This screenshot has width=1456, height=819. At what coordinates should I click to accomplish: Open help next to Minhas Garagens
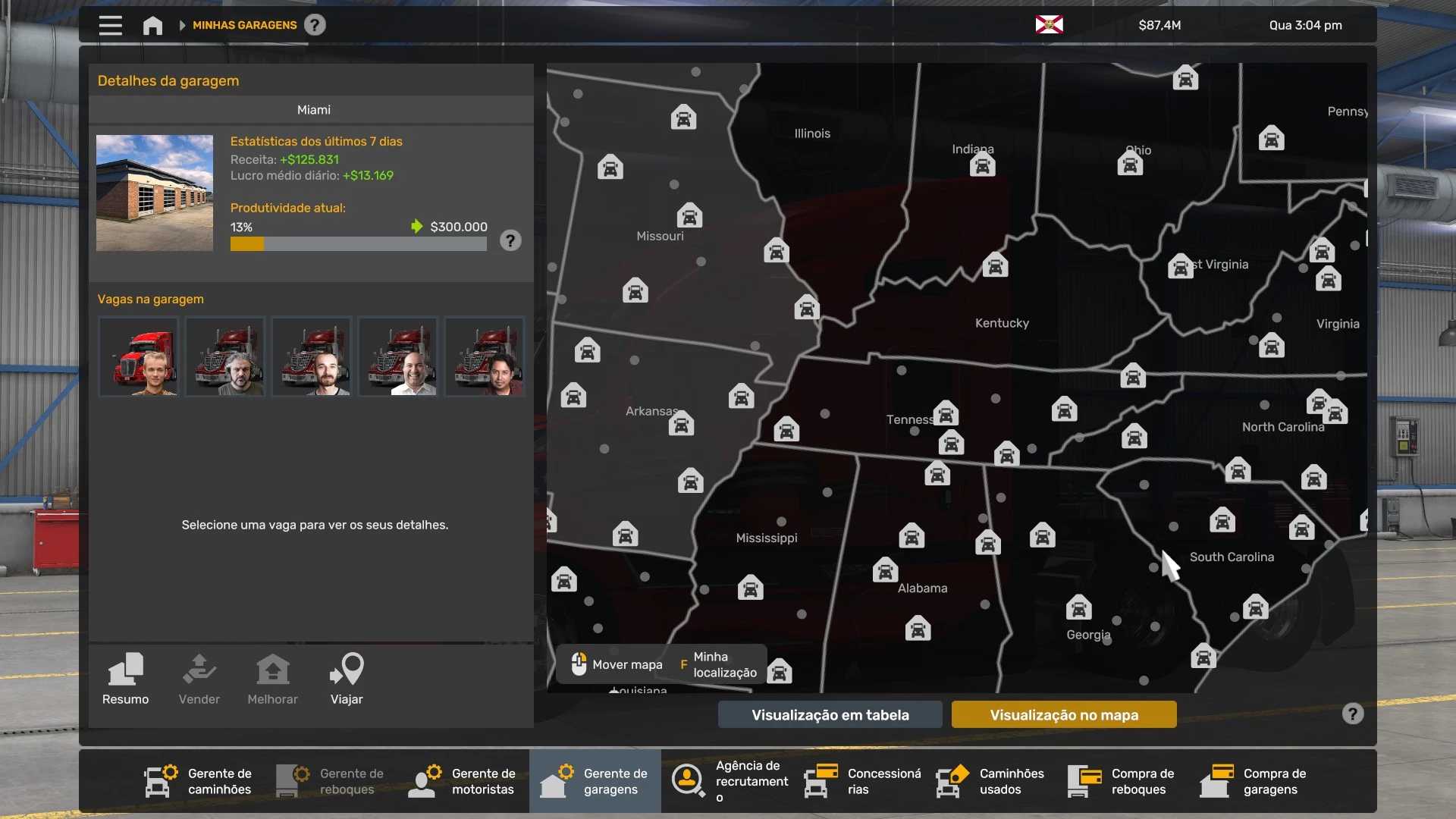click(315, 25)
